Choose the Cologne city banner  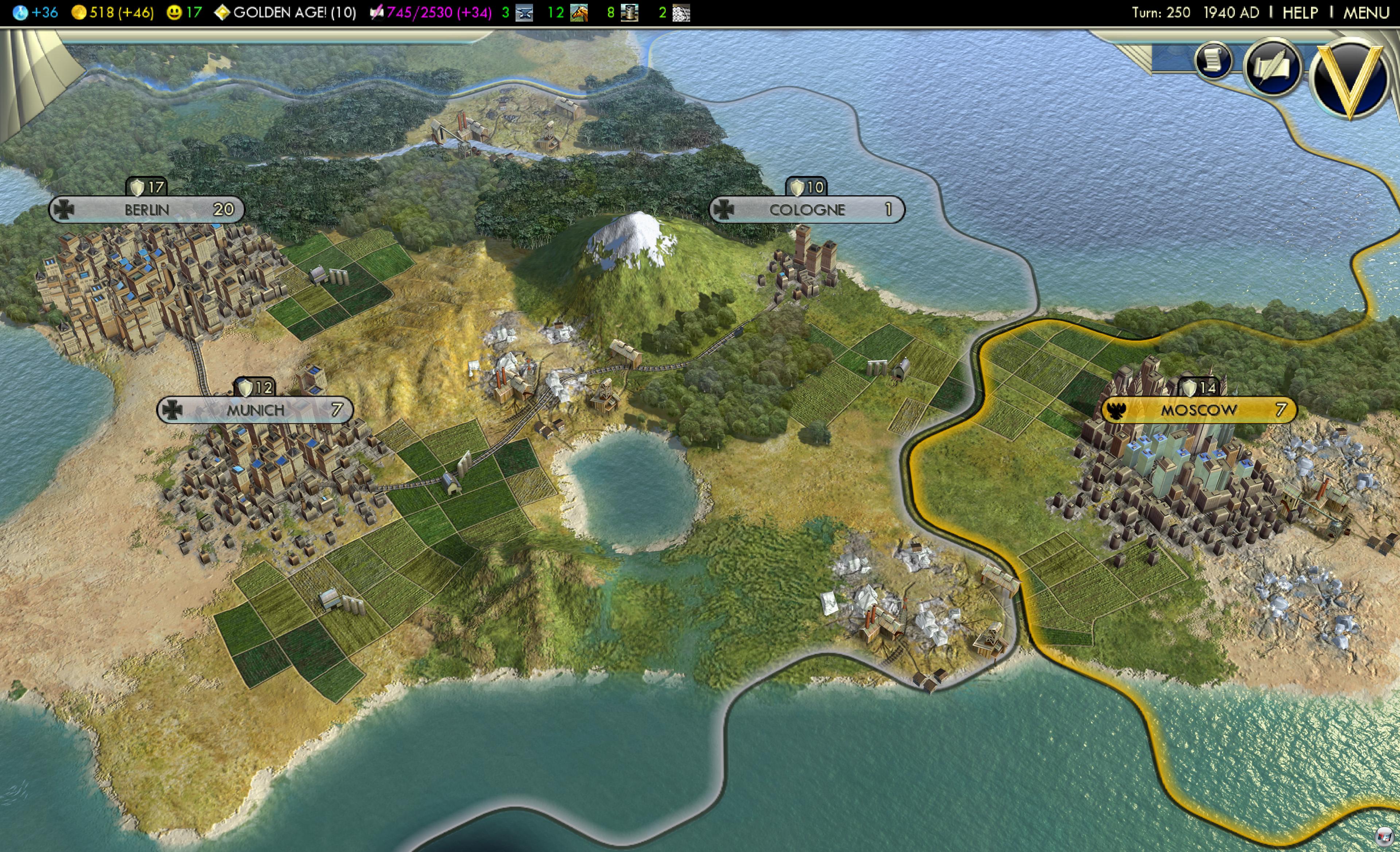pos(807,210)
